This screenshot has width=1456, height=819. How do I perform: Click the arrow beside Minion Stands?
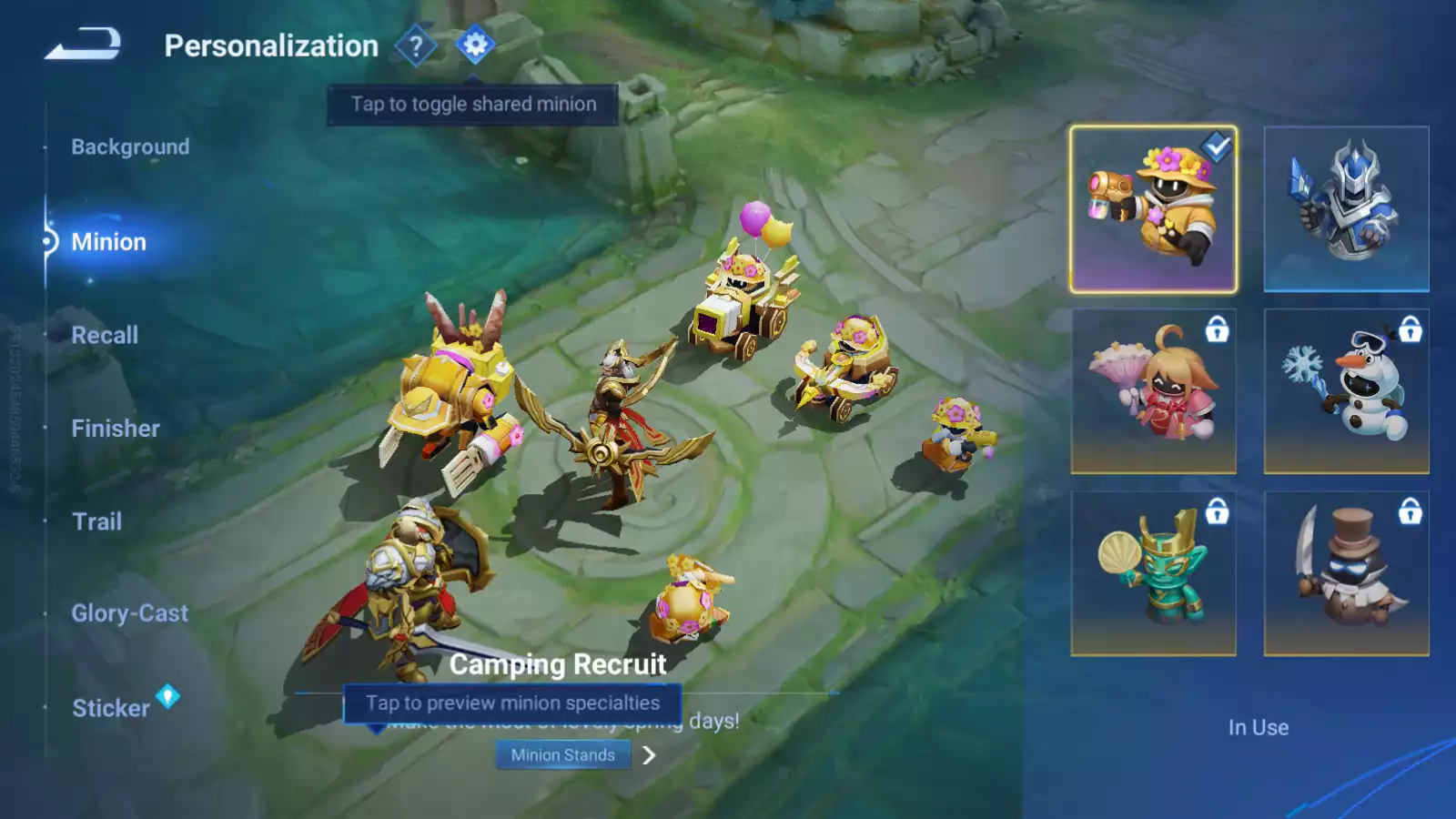(649, 755)
